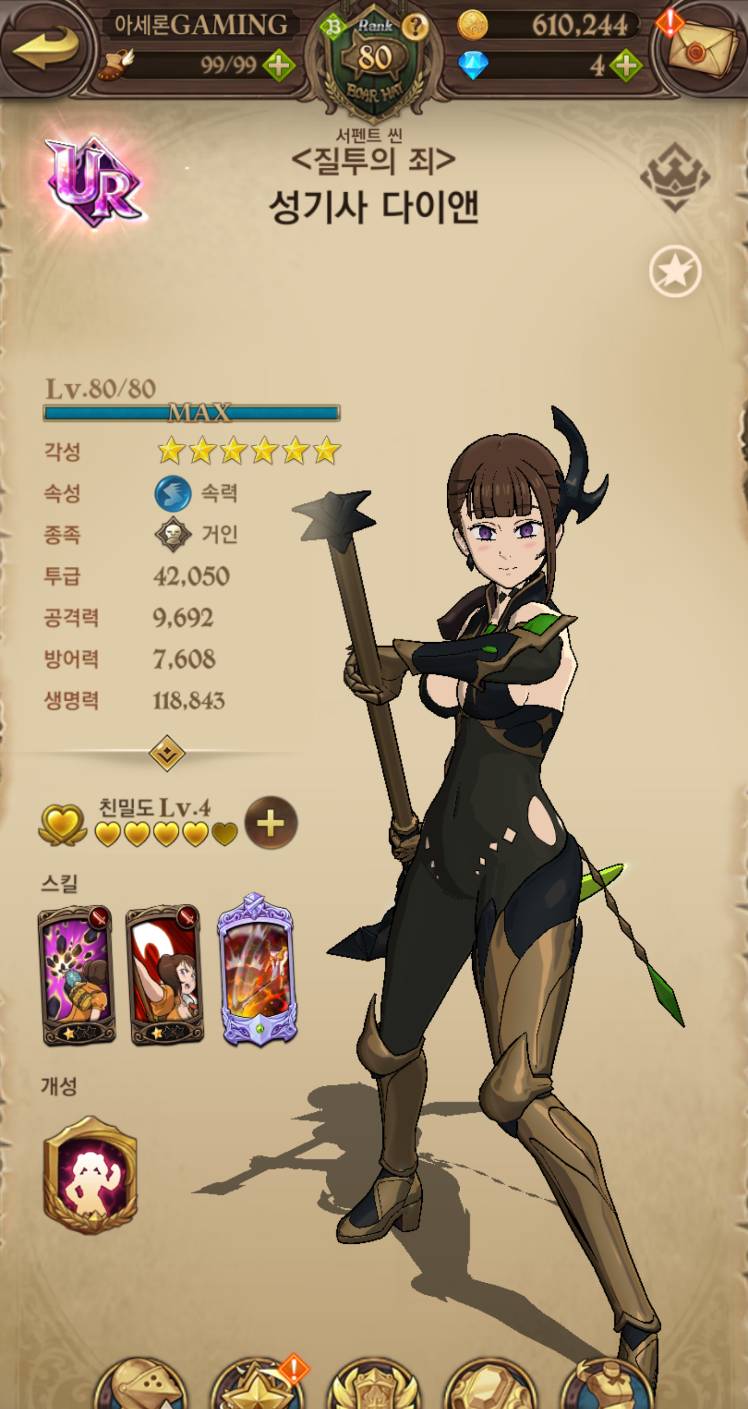View the silver-framed ultimate skill card

coord(256,968)
